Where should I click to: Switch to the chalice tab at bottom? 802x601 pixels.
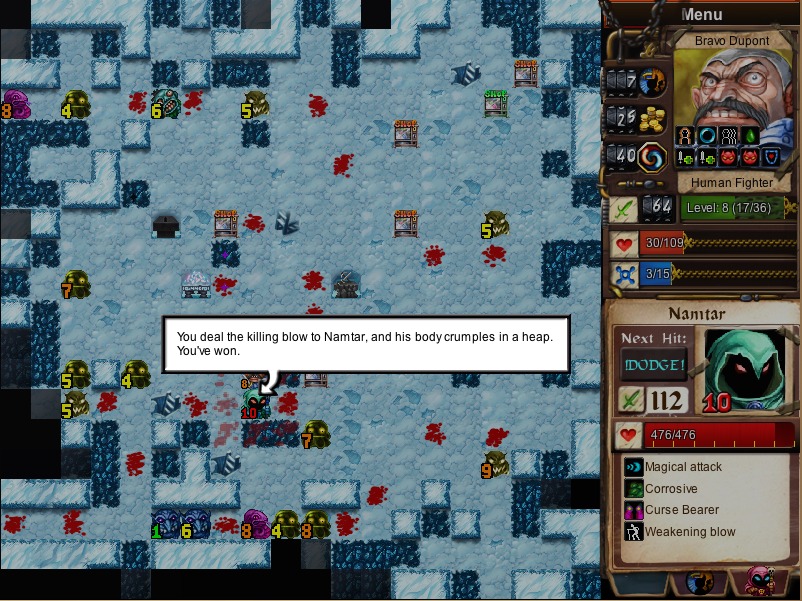700,583
